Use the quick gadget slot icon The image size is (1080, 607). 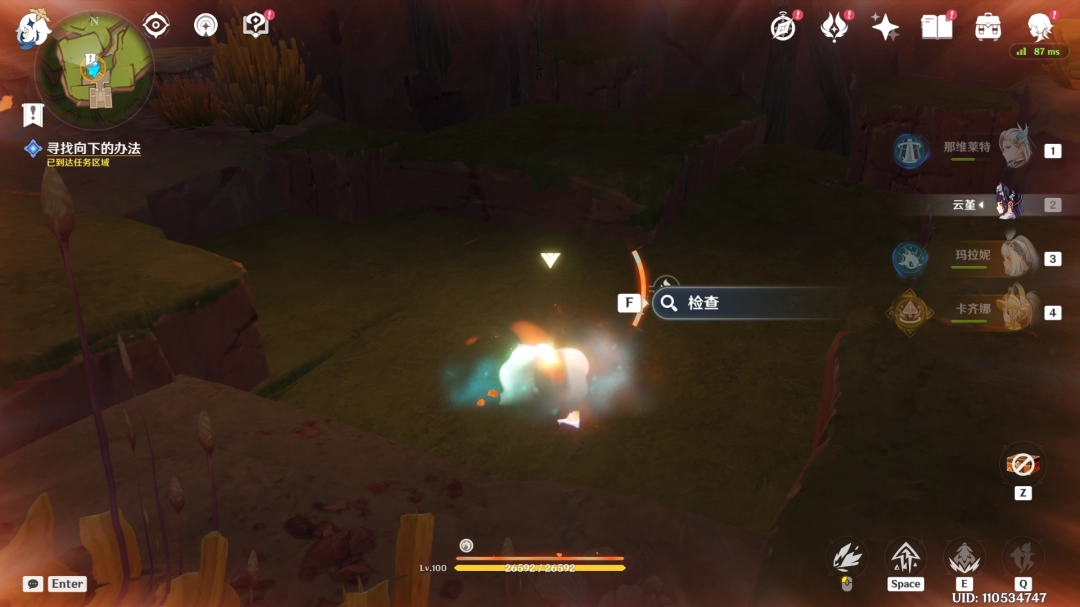1022,465
